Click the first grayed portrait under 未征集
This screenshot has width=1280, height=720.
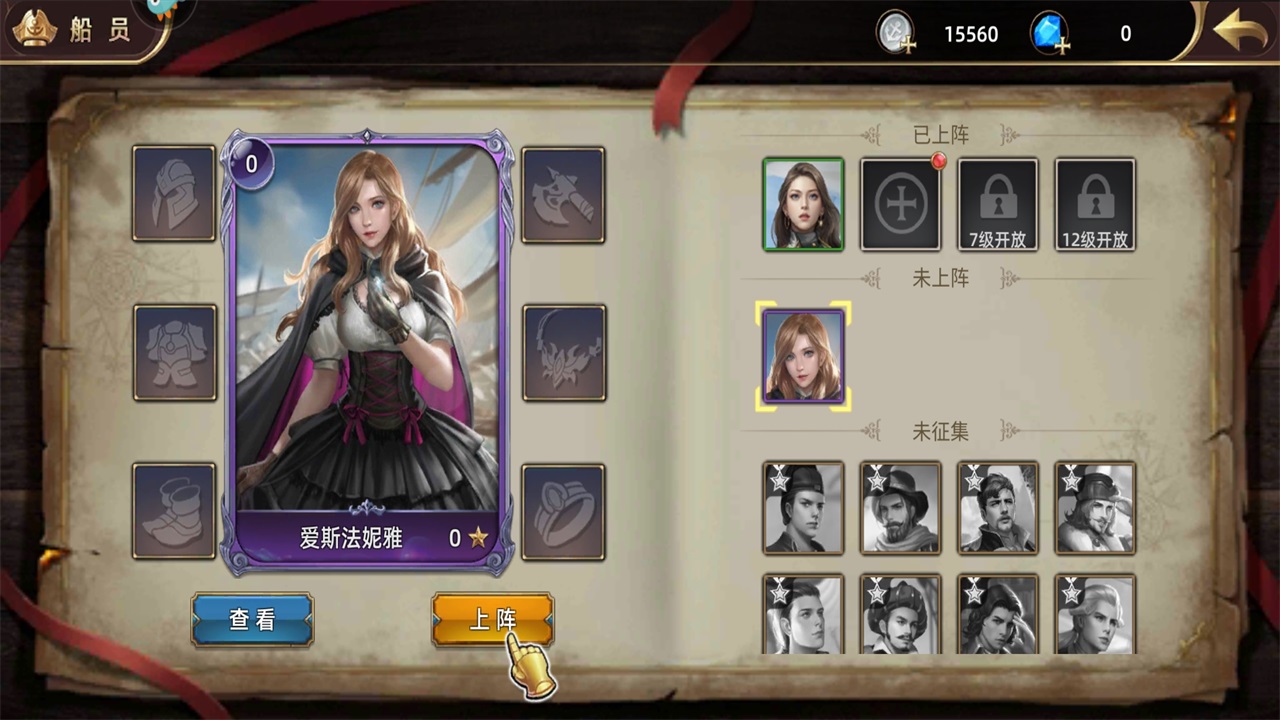(x=803, y=507)
